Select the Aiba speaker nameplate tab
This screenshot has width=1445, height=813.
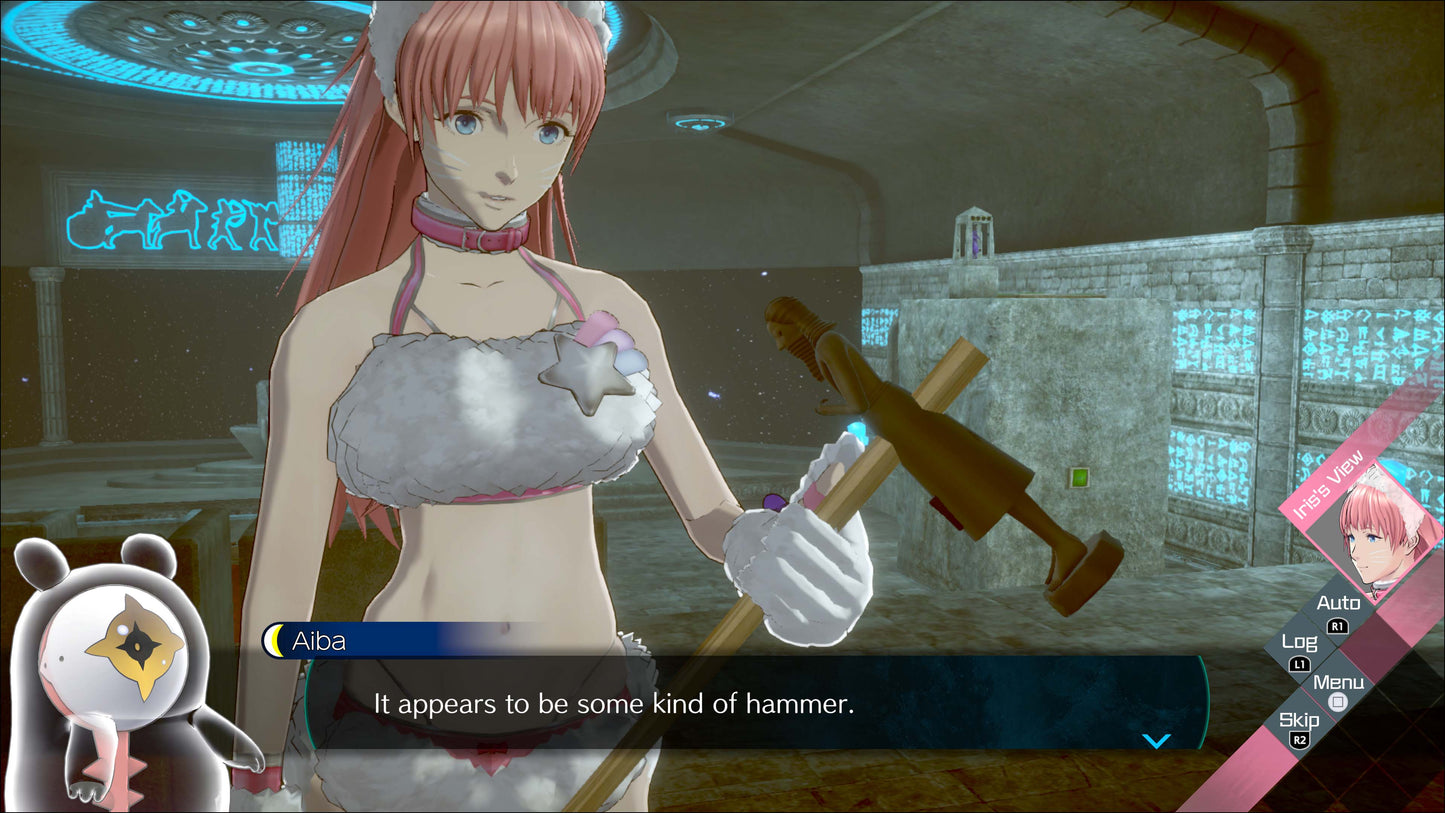pos(320,641)
